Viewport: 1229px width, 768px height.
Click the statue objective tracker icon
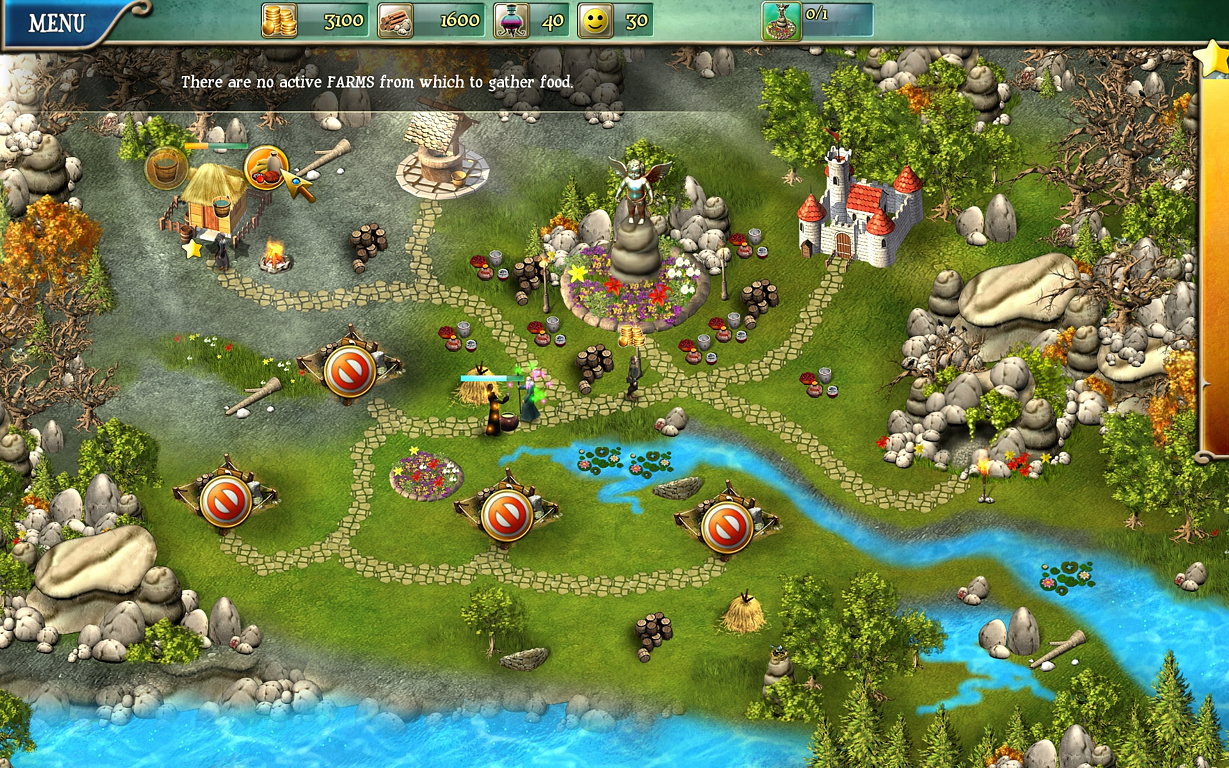[x=781, y=20]
